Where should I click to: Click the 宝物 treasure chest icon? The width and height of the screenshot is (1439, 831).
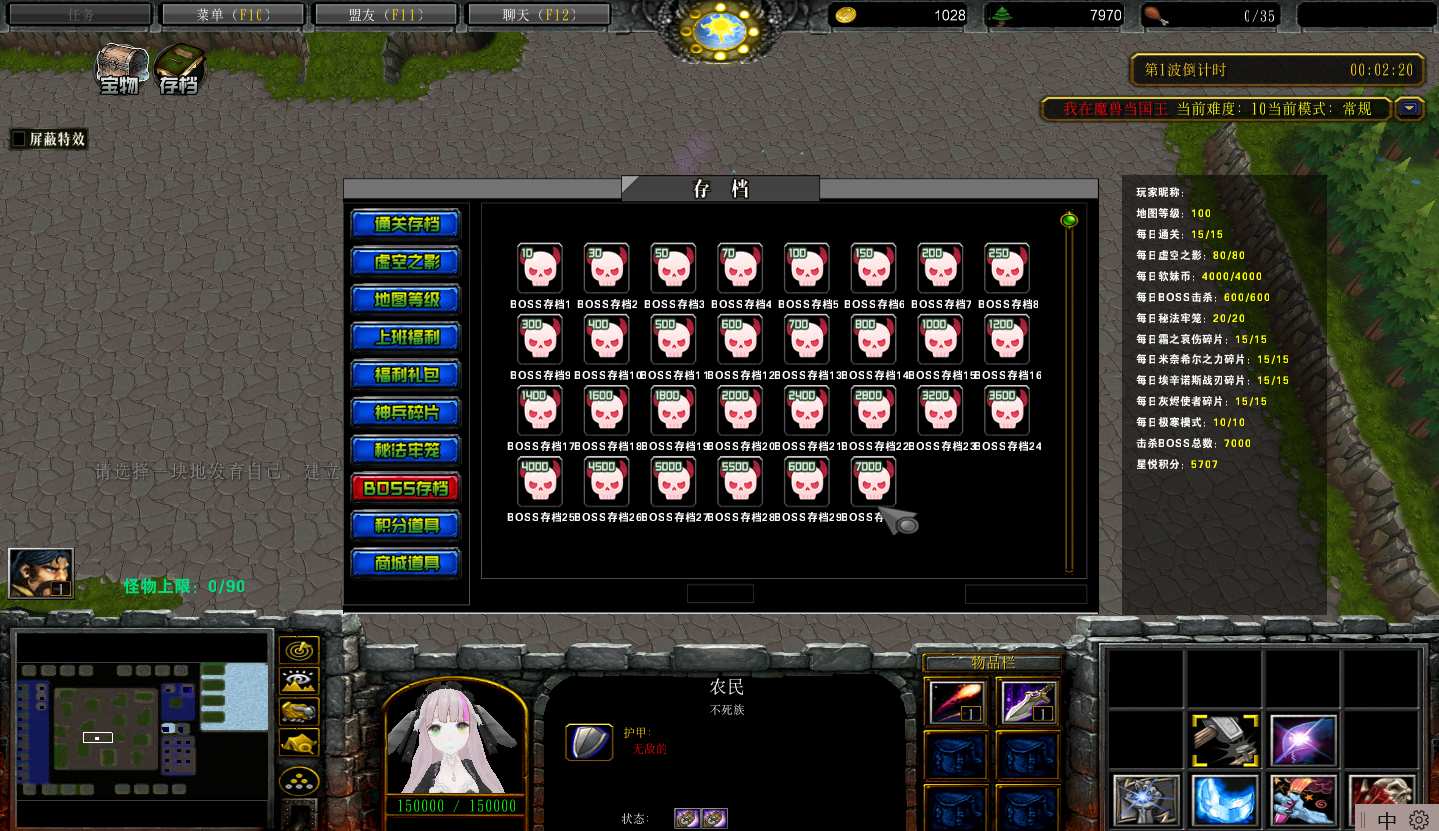(x=121, y=70)
